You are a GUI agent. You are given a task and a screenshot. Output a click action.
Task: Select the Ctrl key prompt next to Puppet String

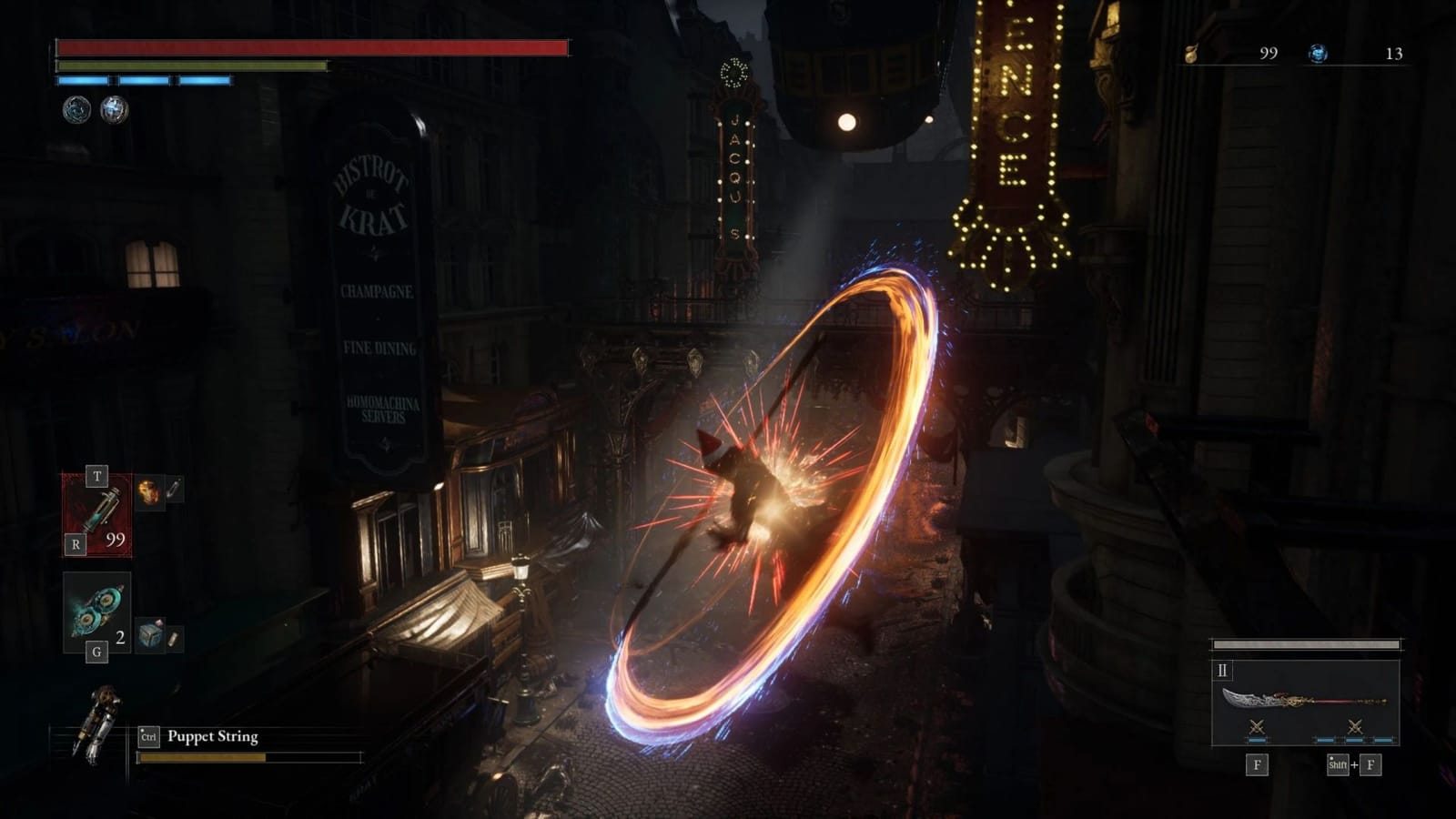(x=148, y=737)
